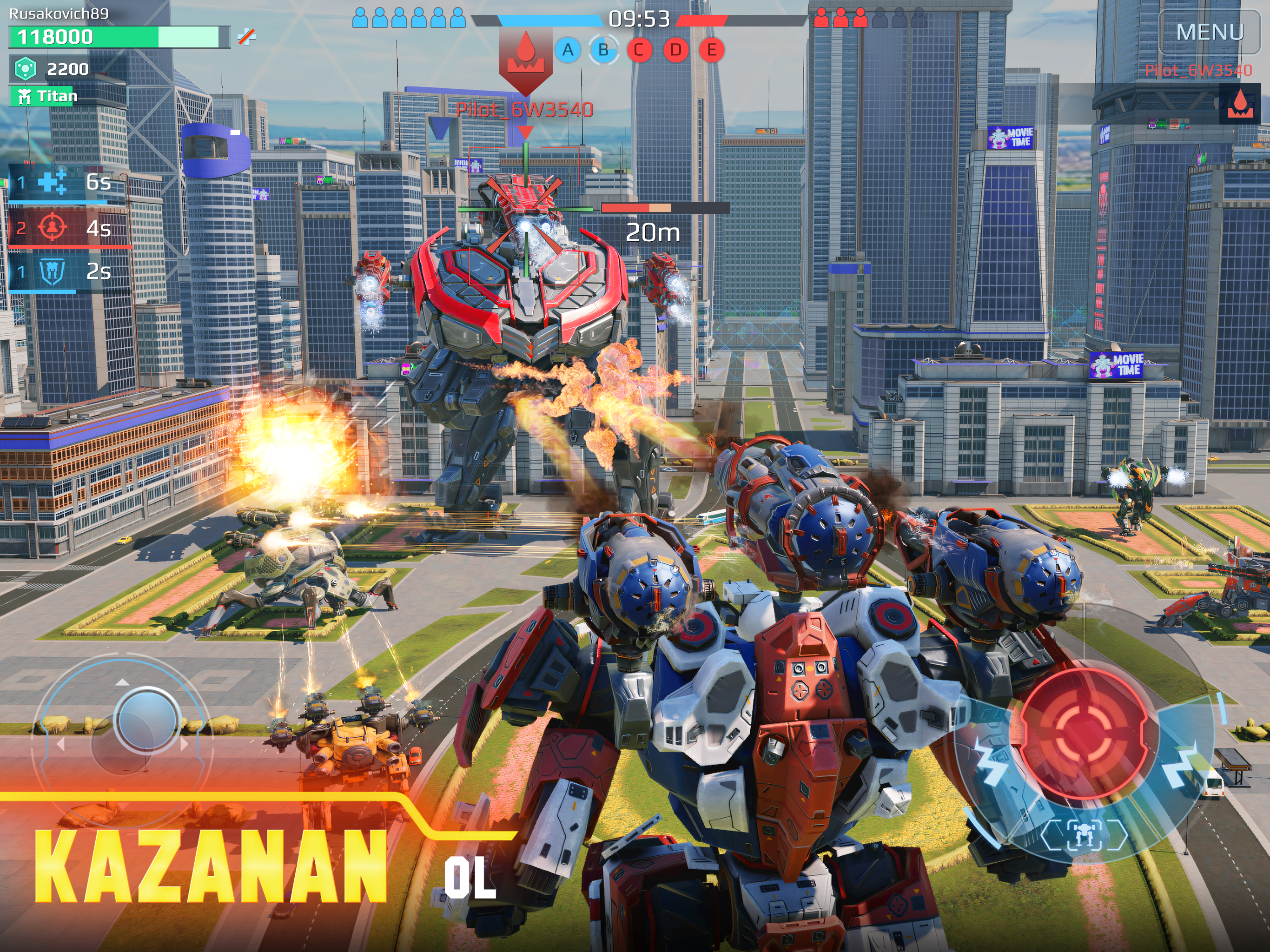Select red beacon D indicator

[676, 51]
